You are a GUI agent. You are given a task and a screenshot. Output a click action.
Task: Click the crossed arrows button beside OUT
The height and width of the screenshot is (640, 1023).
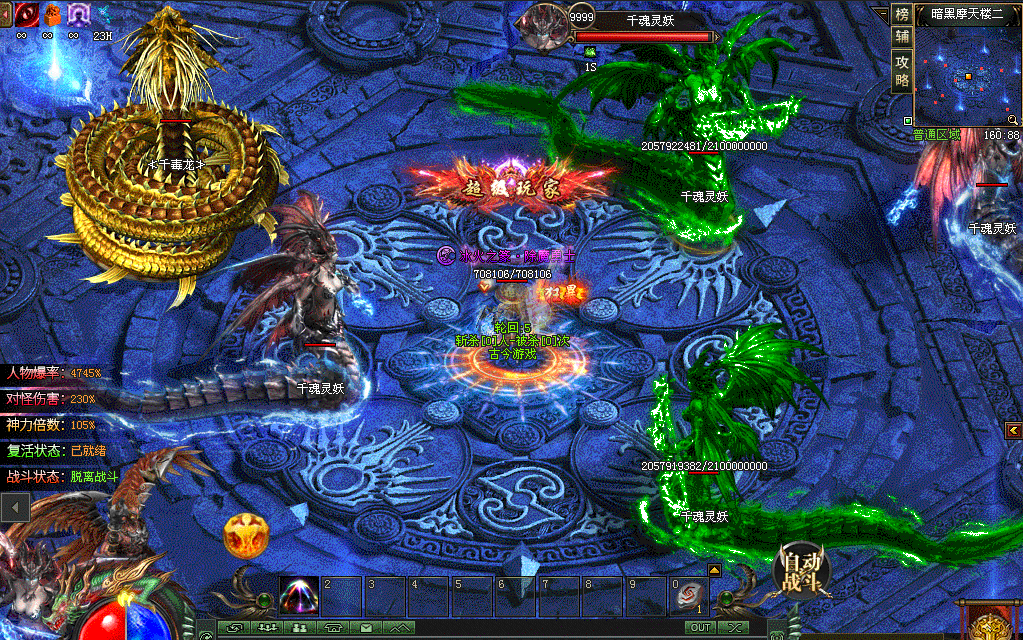click(x=734, y=627)
